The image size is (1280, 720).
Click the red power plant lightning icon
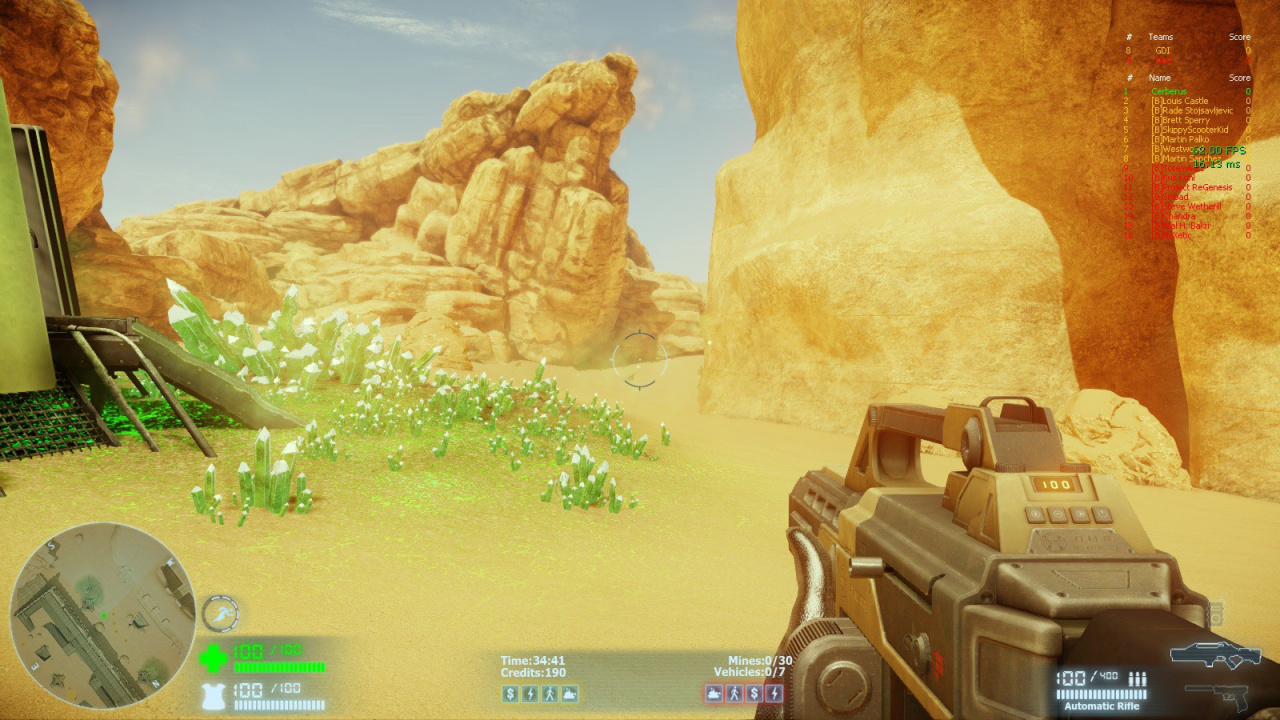774,693
